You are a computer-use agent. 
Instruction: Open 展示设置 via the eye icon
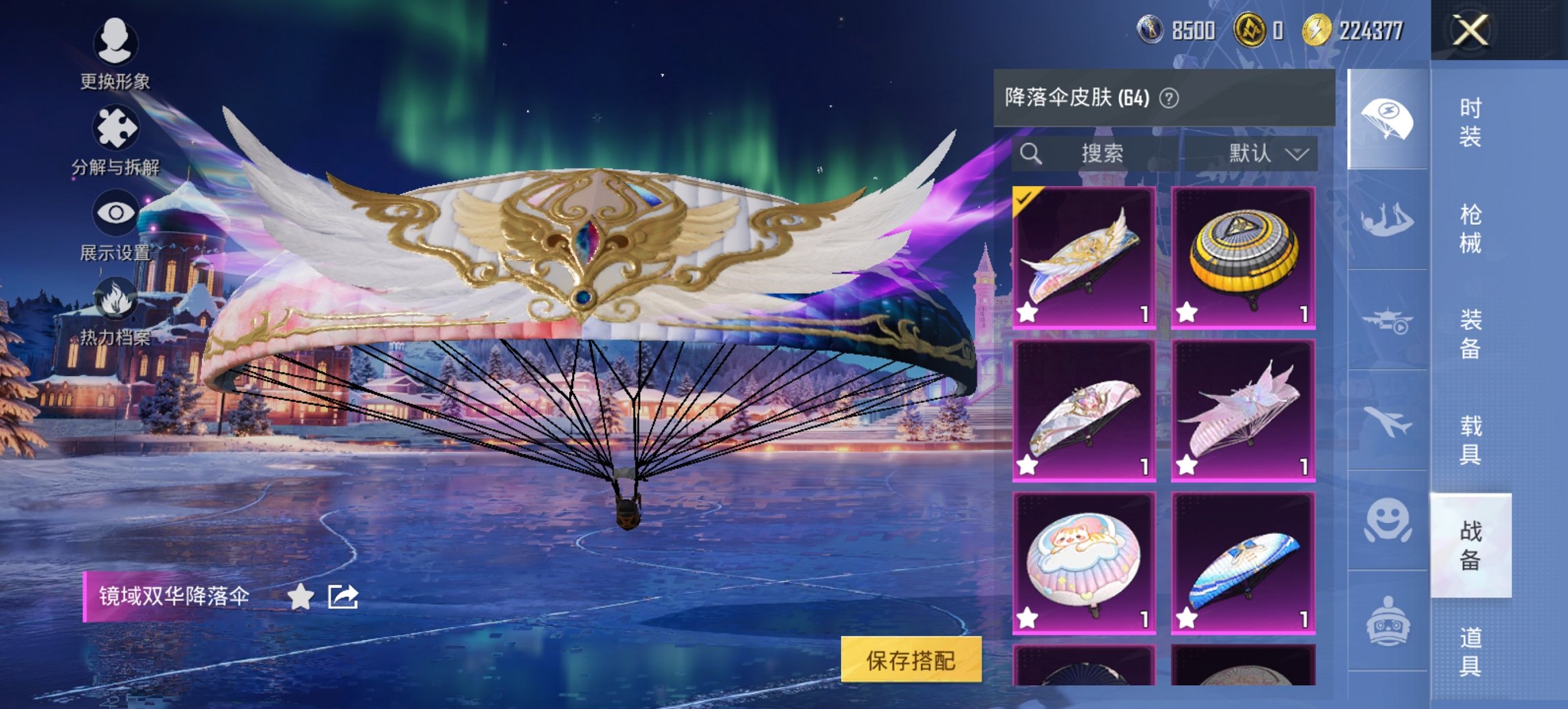[116, 212]
